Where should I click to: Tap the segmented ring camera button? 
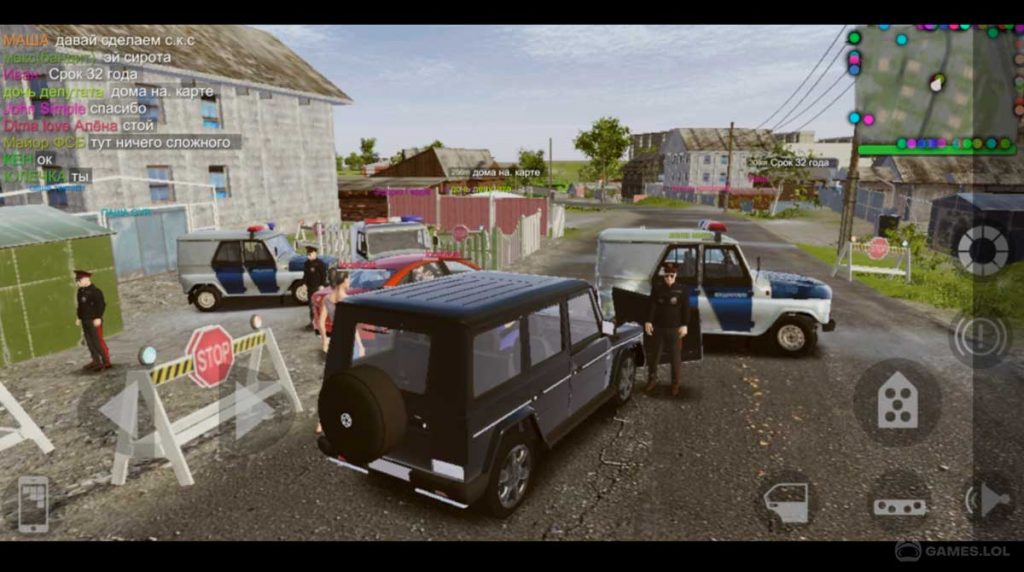click(x=983, y=248)
